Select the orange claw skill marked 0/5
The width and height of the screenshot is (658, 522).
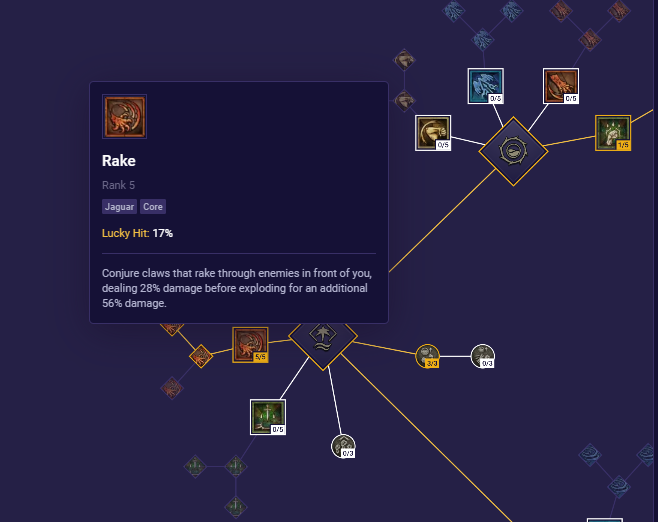[x=561, y=86]
